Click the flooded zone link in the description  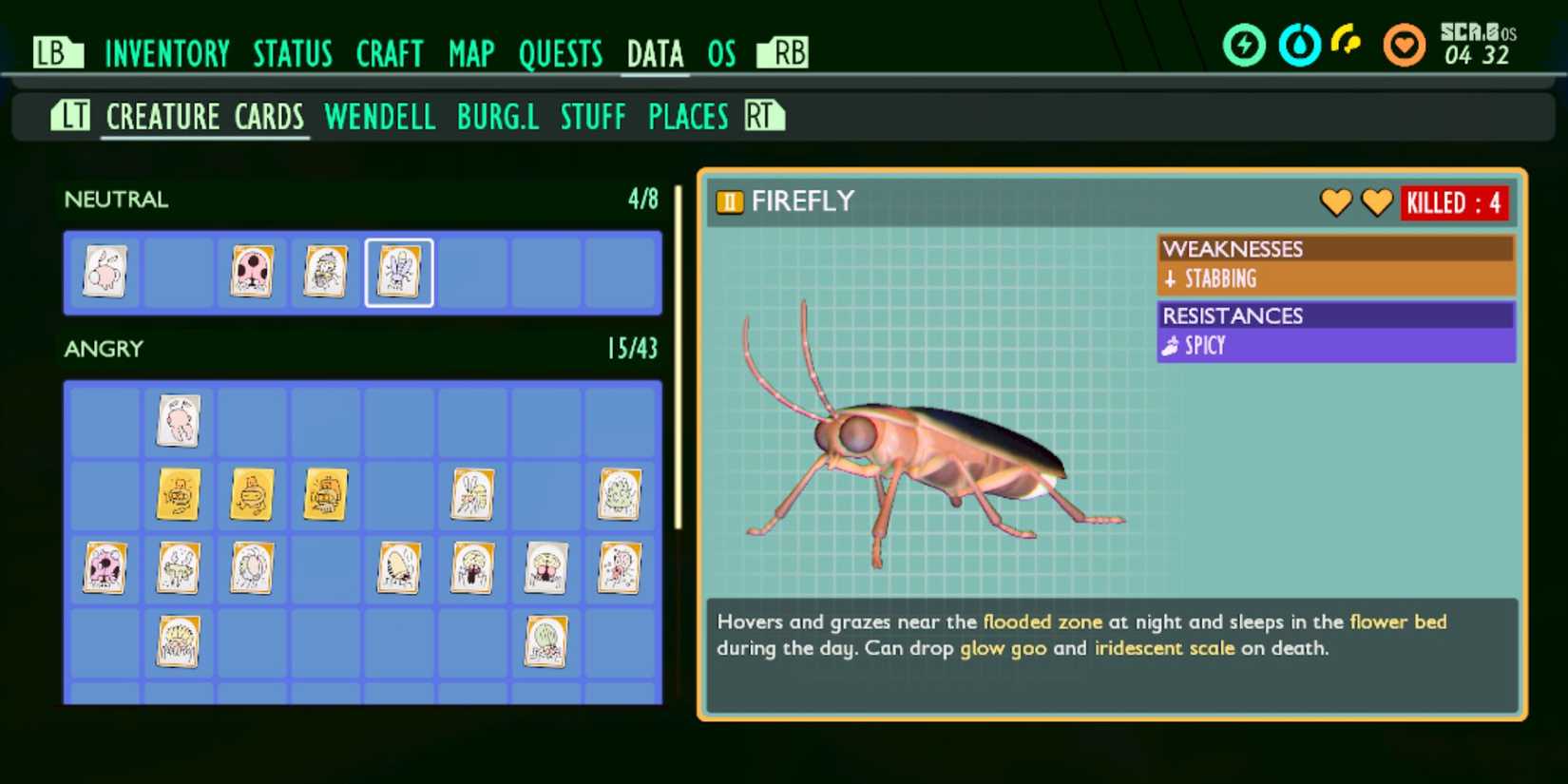click(1042, 621)
